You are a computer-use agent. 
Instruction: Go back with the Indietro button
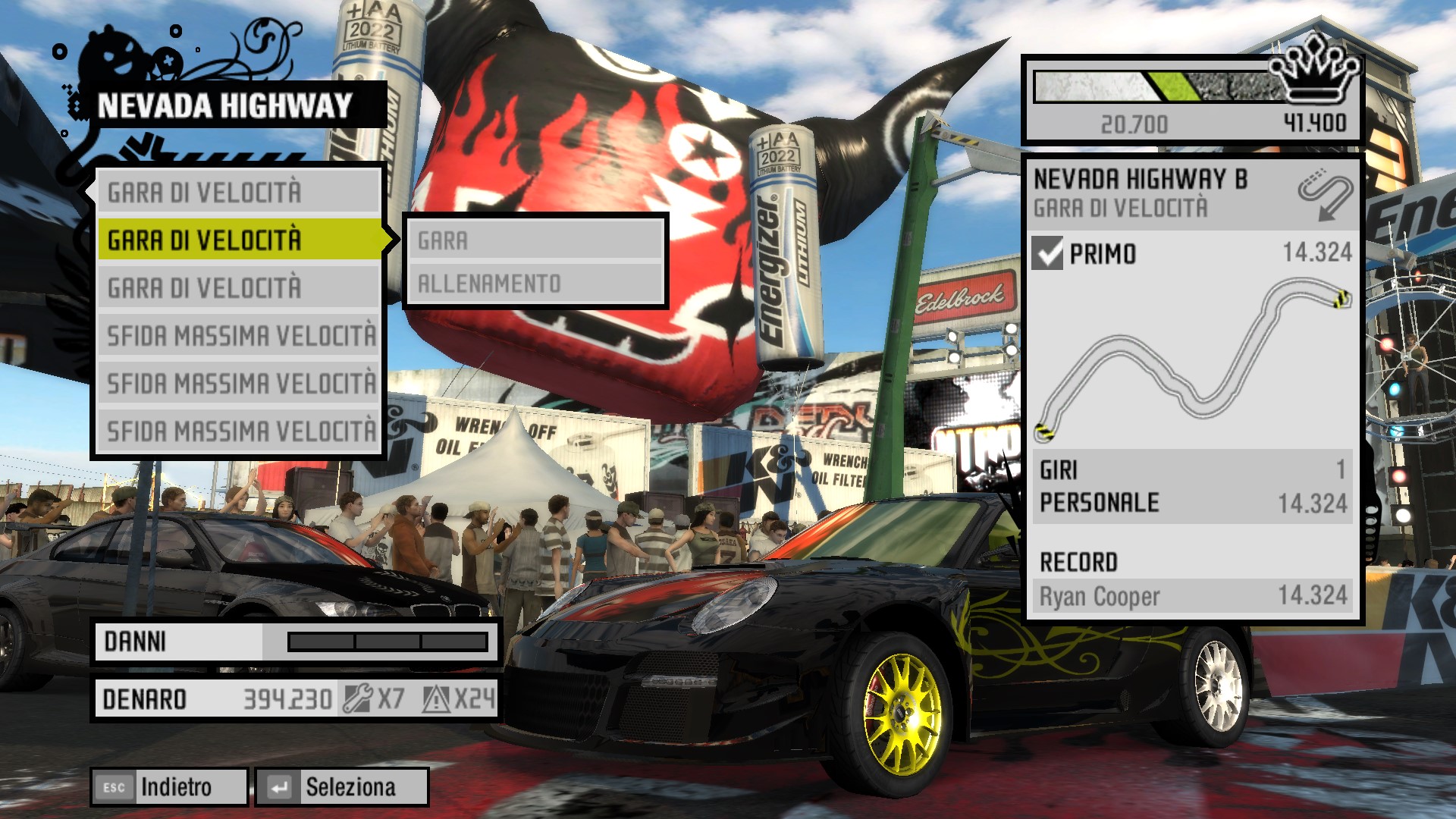tap(170, 787)
